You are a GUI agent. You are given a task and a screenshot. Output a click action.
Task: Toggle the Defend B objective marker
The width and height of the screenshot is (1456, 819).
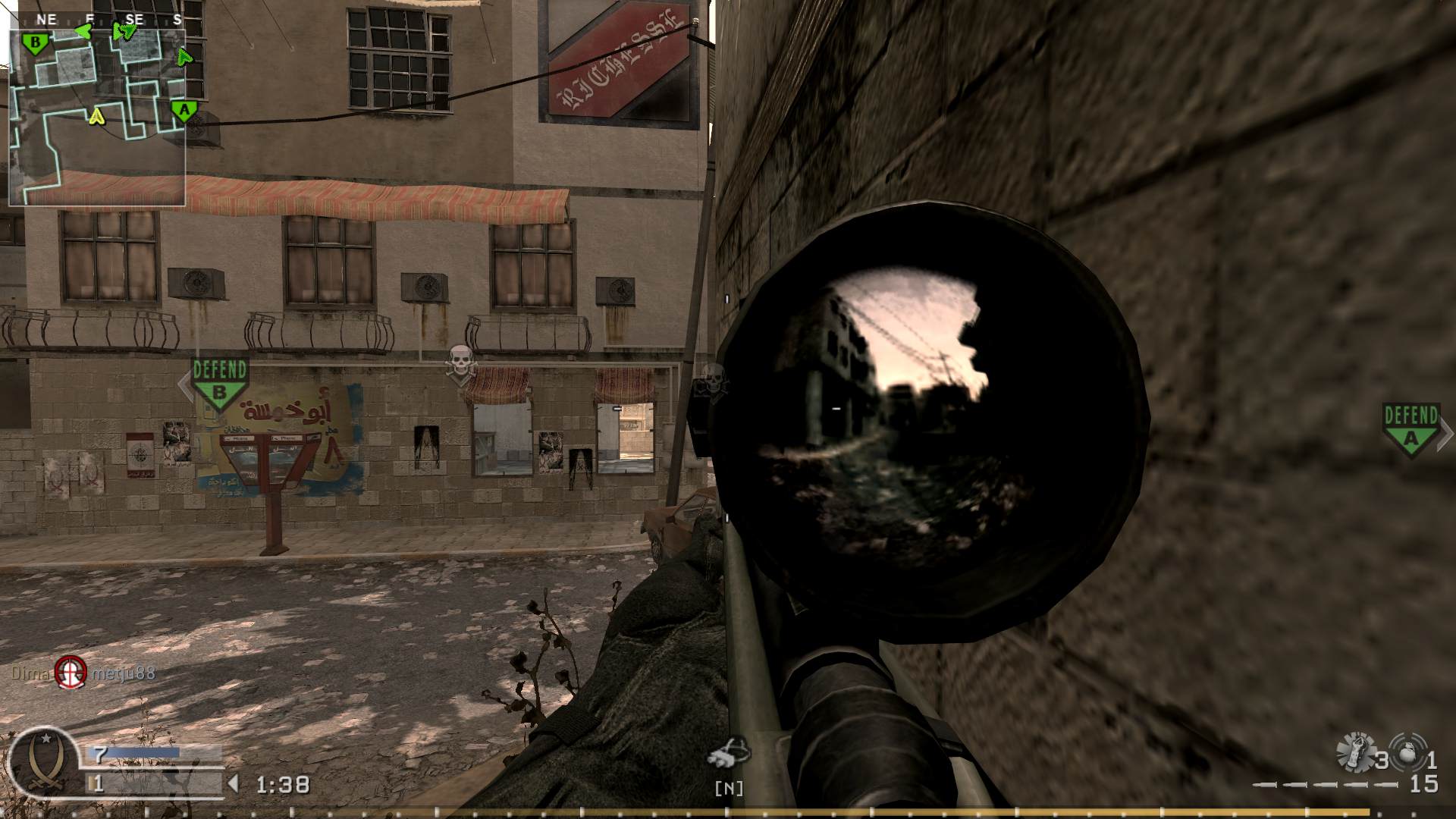point(221,379)
